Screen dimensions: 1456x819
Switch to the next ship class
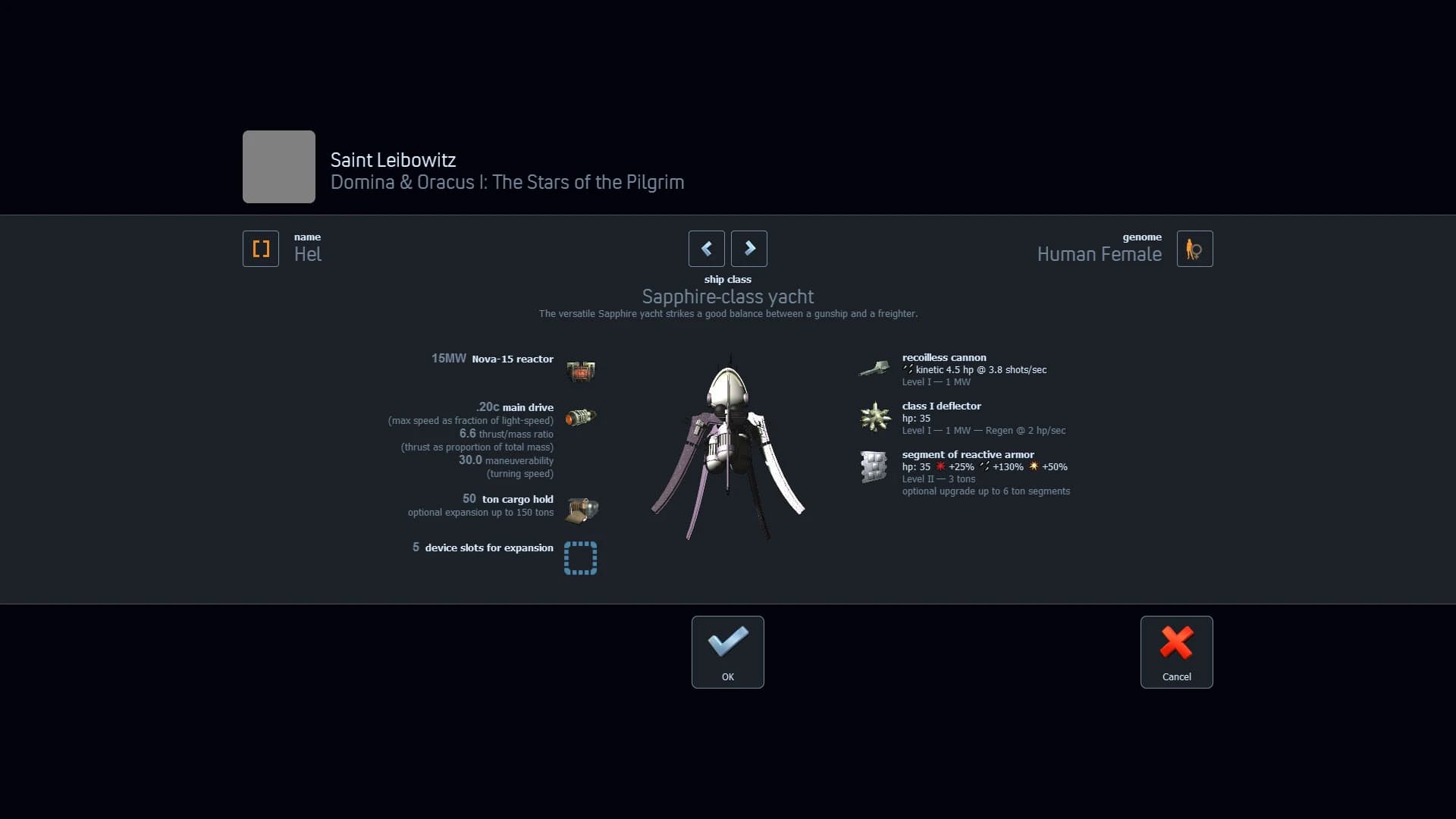point(748,249)
